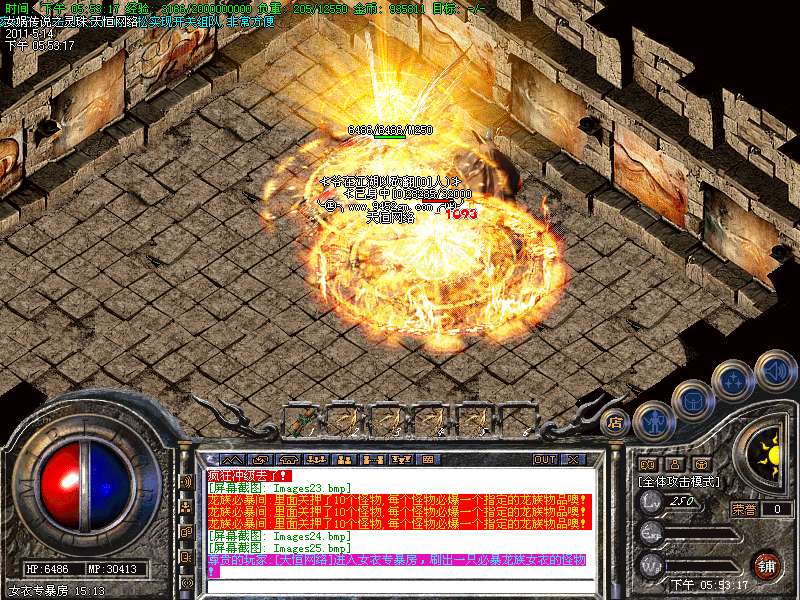
Task: Close the chat panel with the X button
Action: coord(573,459)
